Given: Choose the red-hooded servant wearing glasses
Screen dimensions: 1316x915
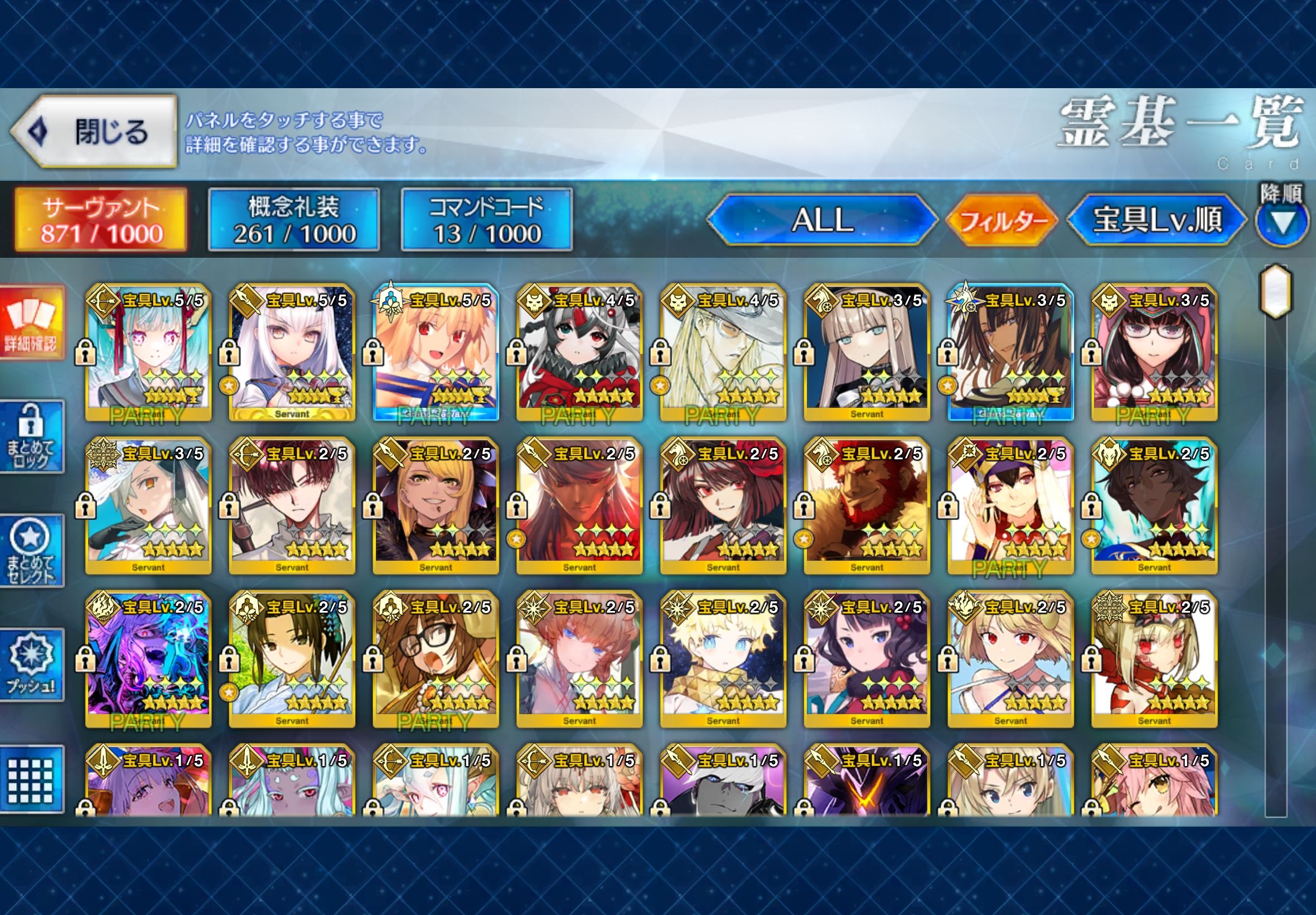Looking at the screenshot, I should tap(1154, 353).
